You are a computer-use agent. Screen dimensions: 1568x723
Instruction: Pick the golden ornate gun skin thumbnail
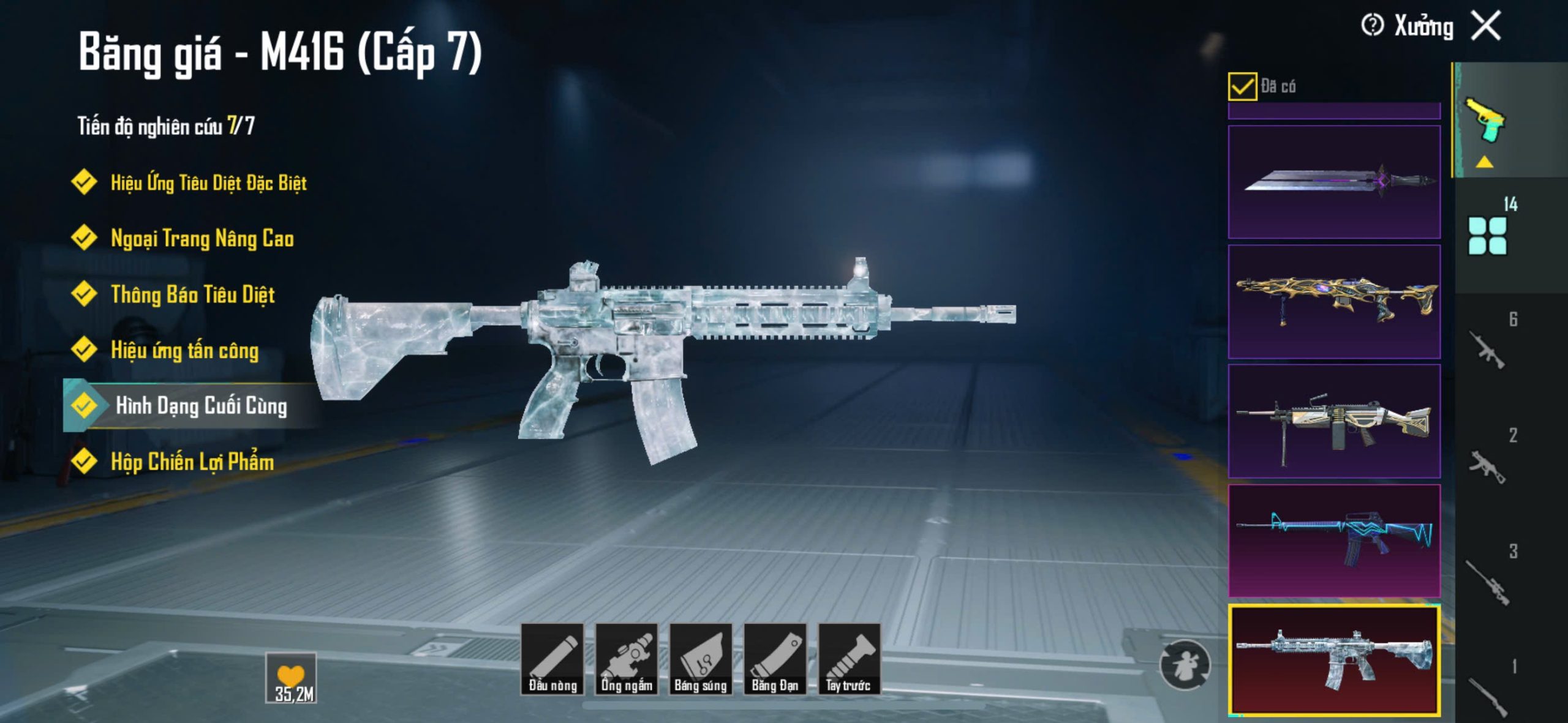pos(1334,301)
